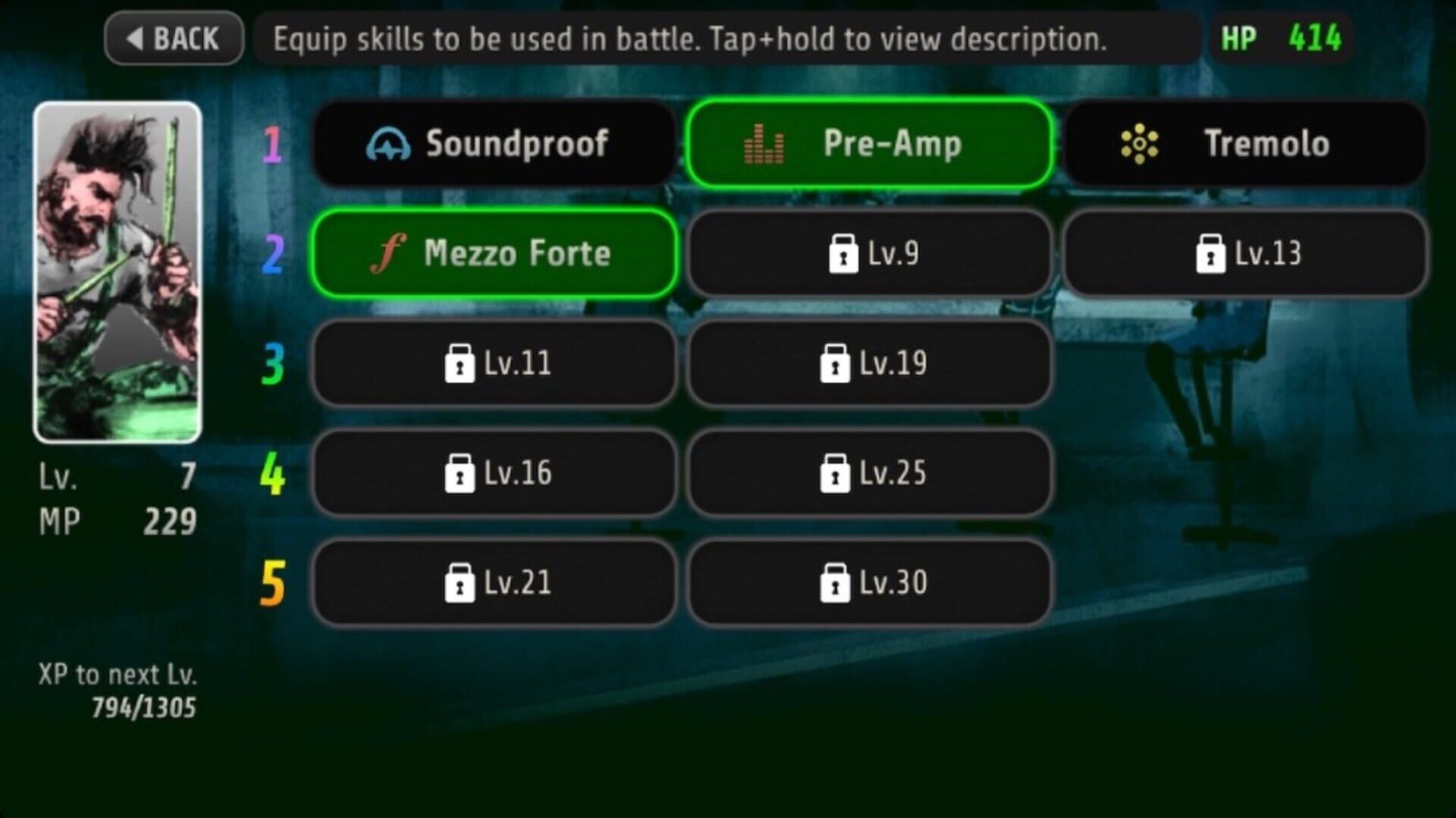Tap the locked Lv.13 skill slot
1456x818 pixels.
pos(1244,253)
